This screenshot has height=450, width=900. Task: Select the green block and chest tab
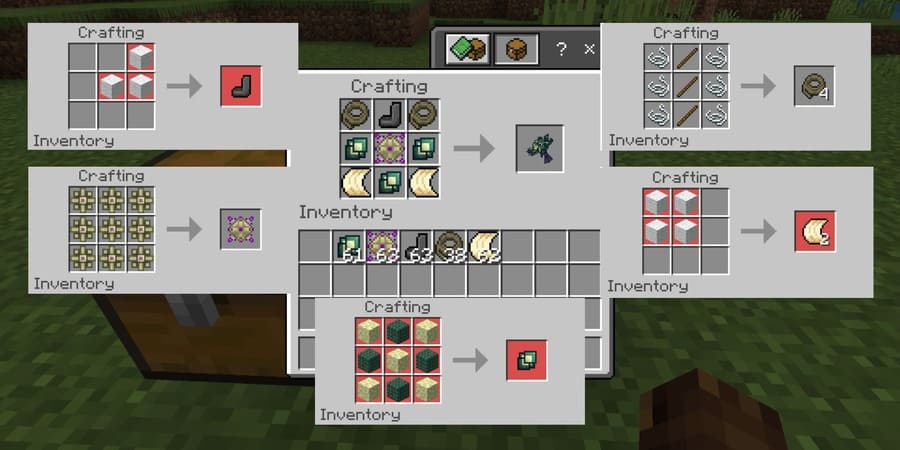click(470, 48)
